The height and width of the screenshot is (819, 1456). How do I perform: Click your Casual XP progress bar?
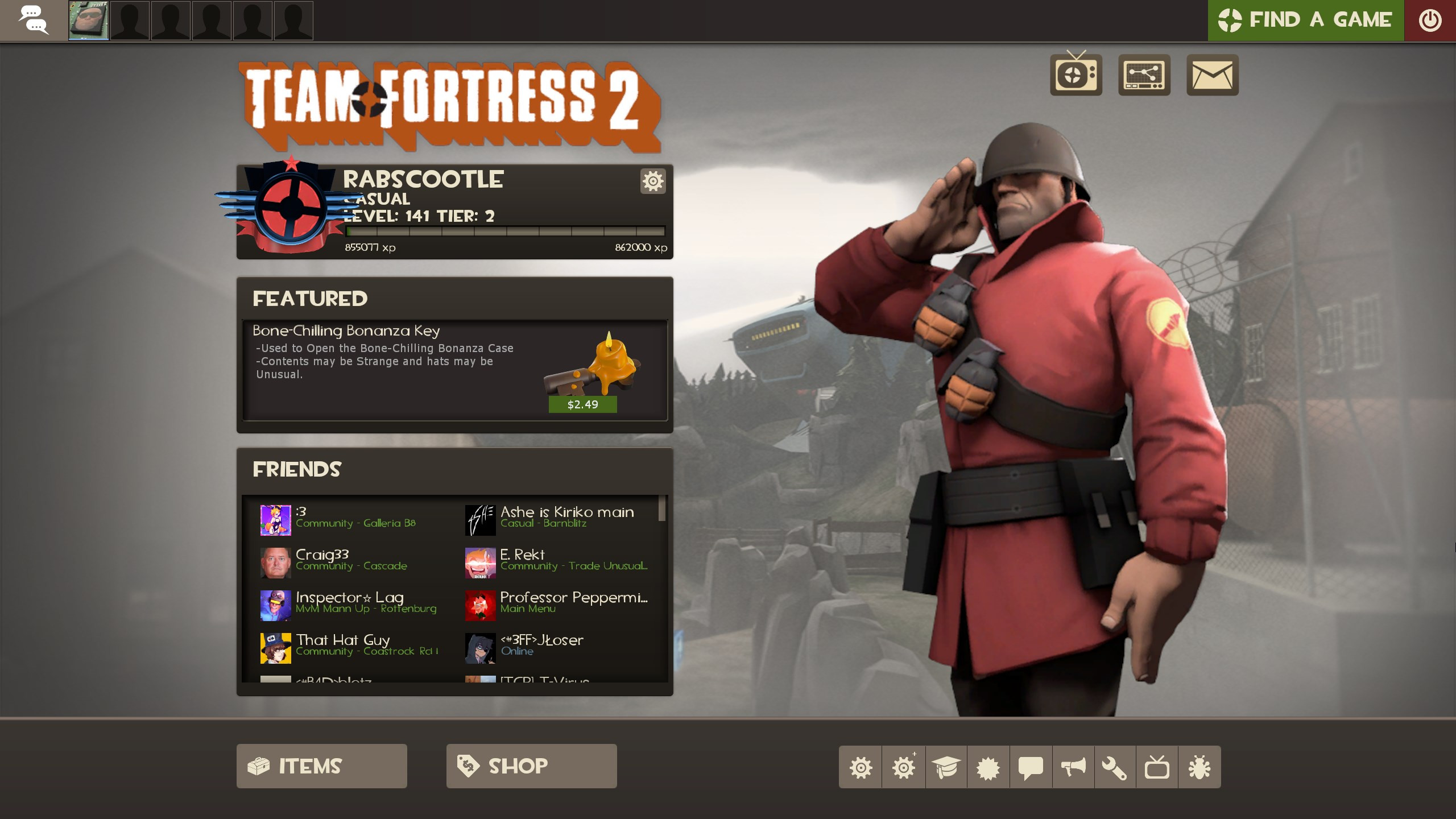[x=505, y=231]
